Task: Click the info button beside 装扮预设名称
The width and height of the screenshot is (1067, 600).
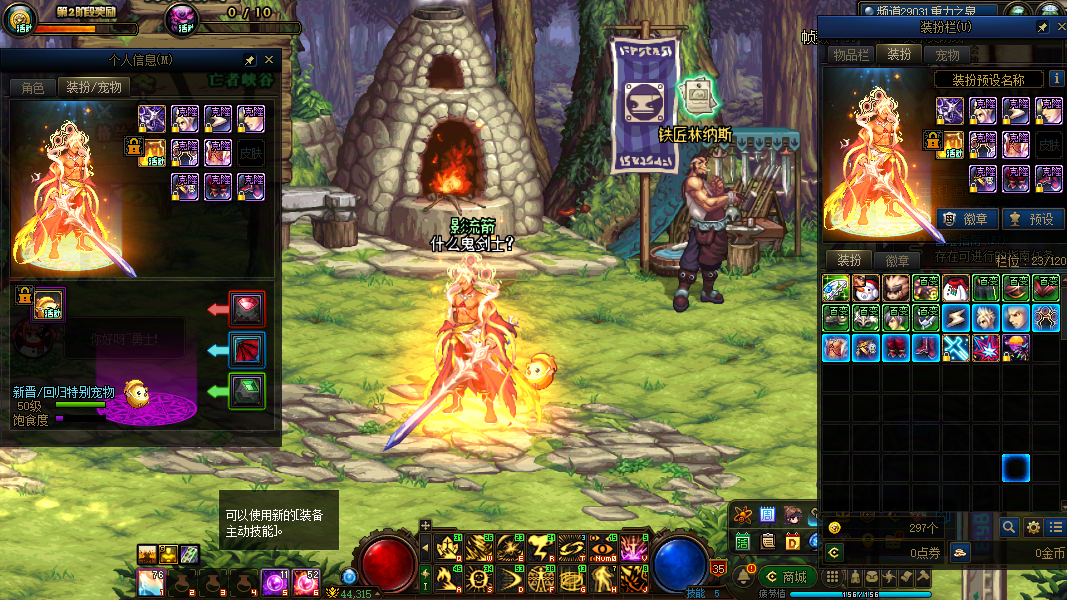Action: tap(1056, 79)
